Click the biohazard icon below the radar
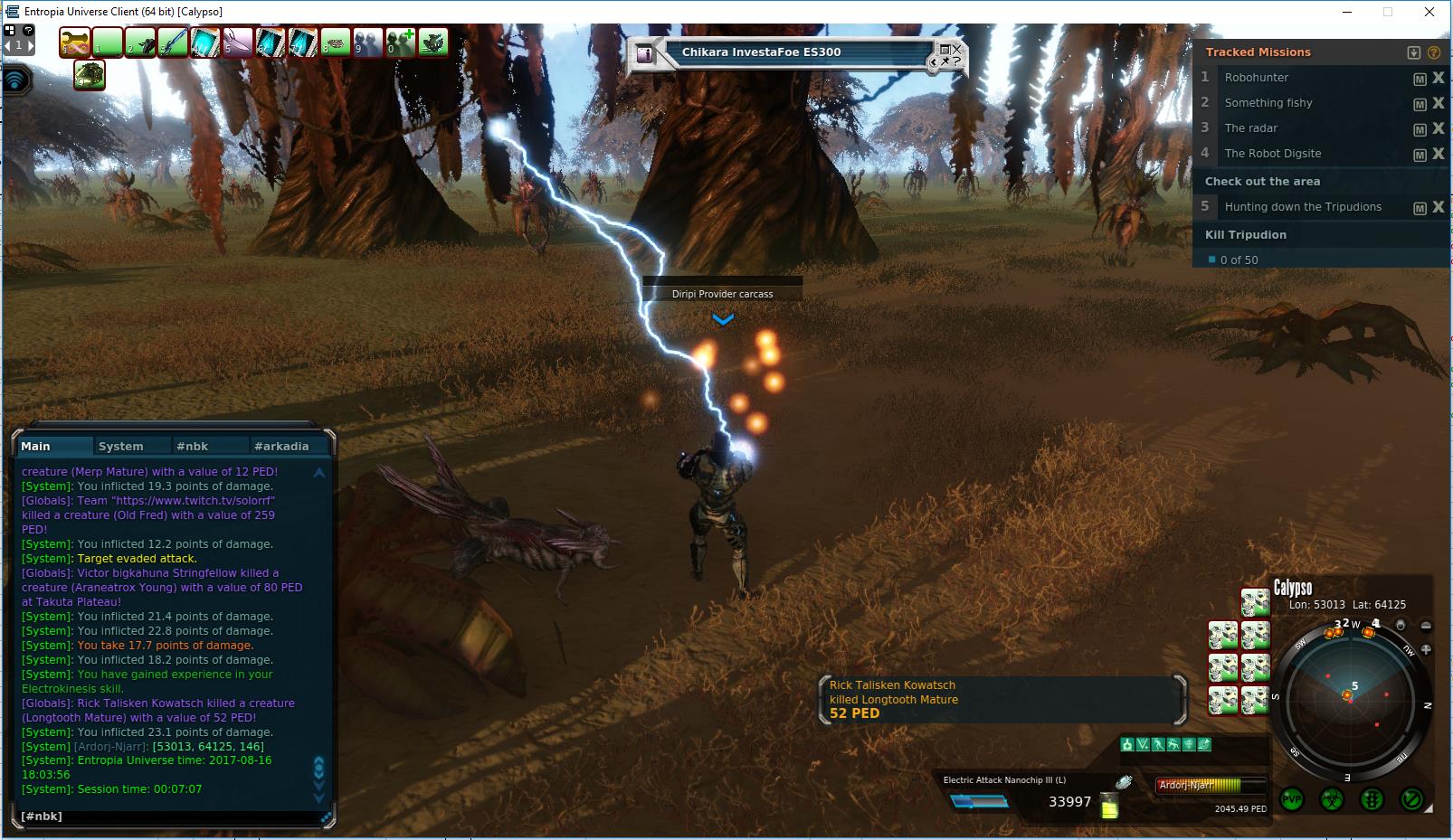Viewport: 1453px width, 840px height. [x=1332, y=799]
